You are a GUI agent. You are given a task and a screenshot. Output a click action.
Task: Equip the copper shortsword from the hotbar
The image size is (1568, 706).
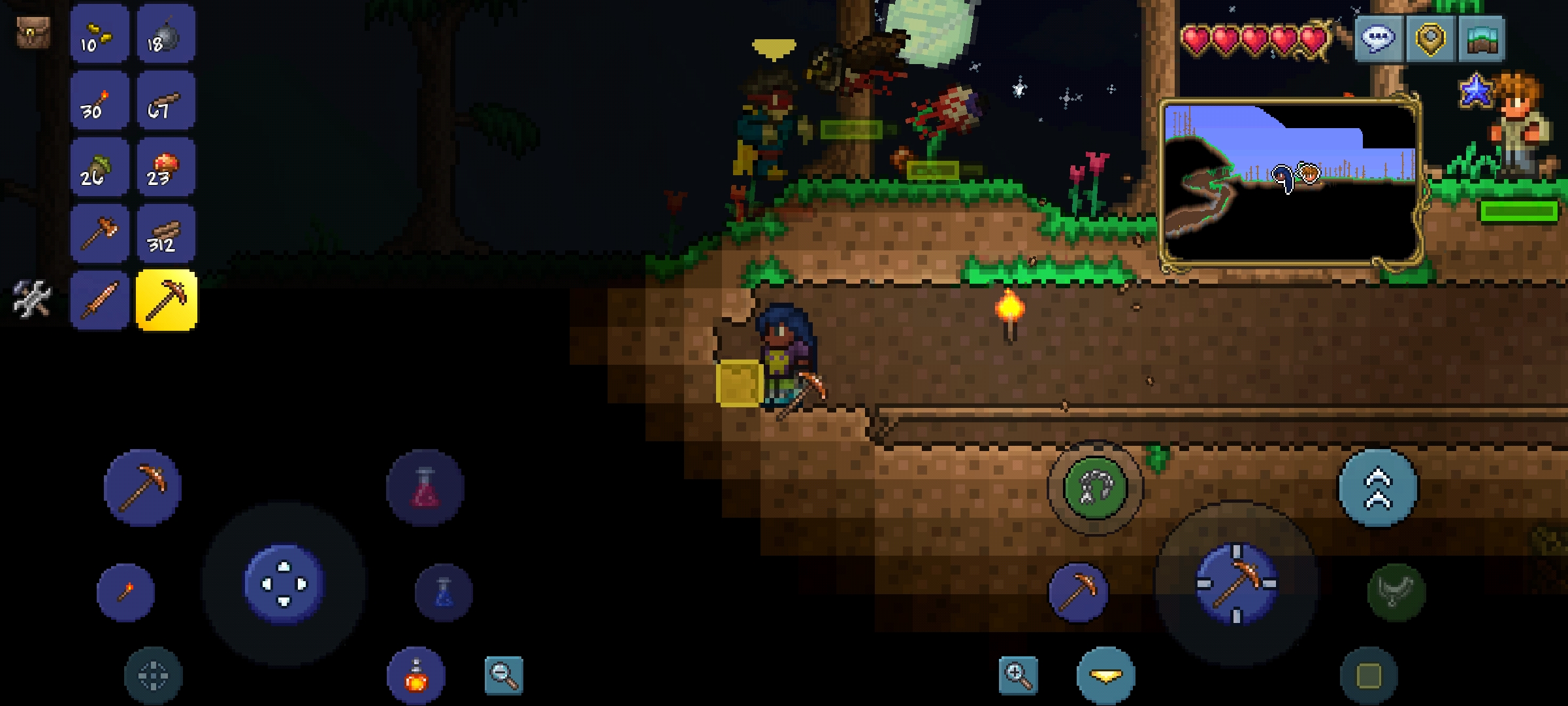(x=99, y=301)
